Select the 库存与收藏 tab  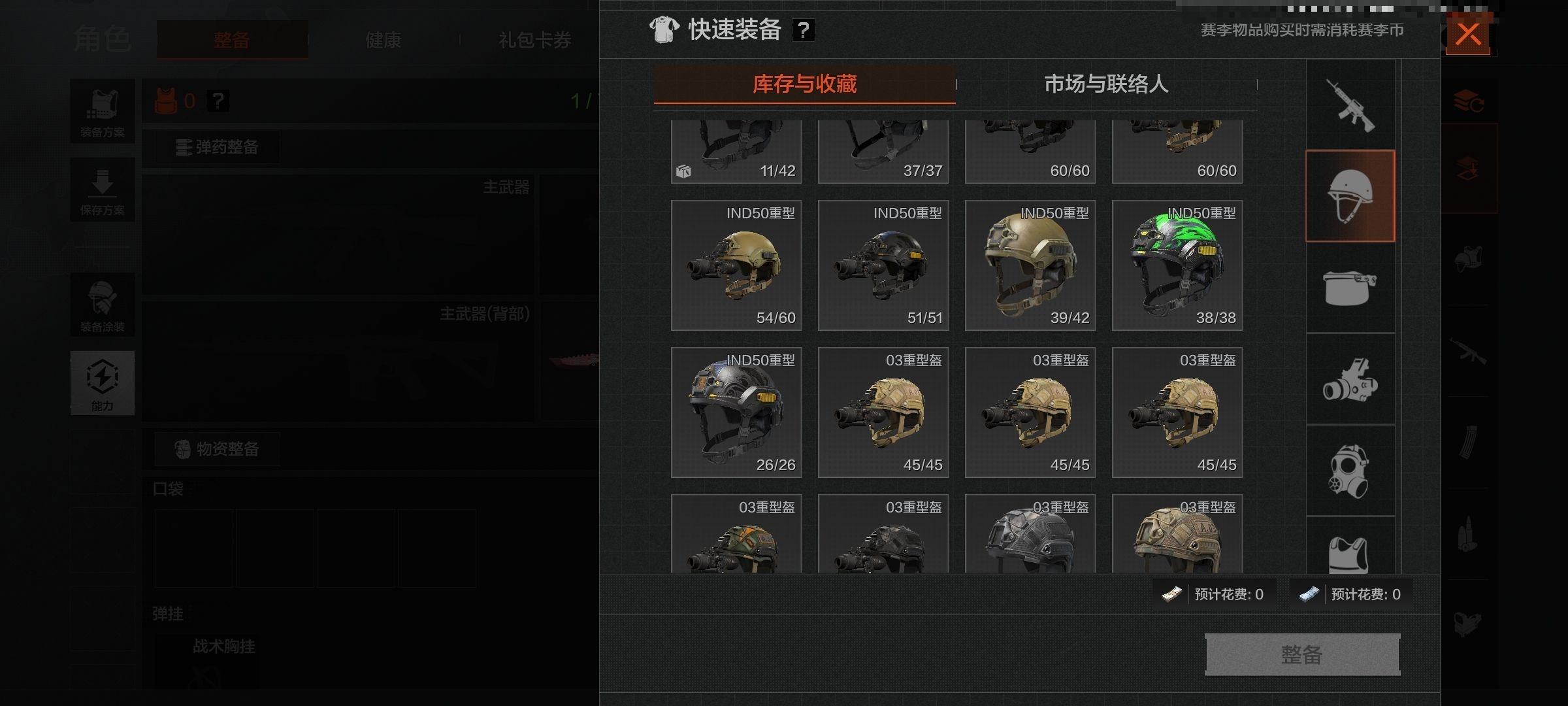804,84
